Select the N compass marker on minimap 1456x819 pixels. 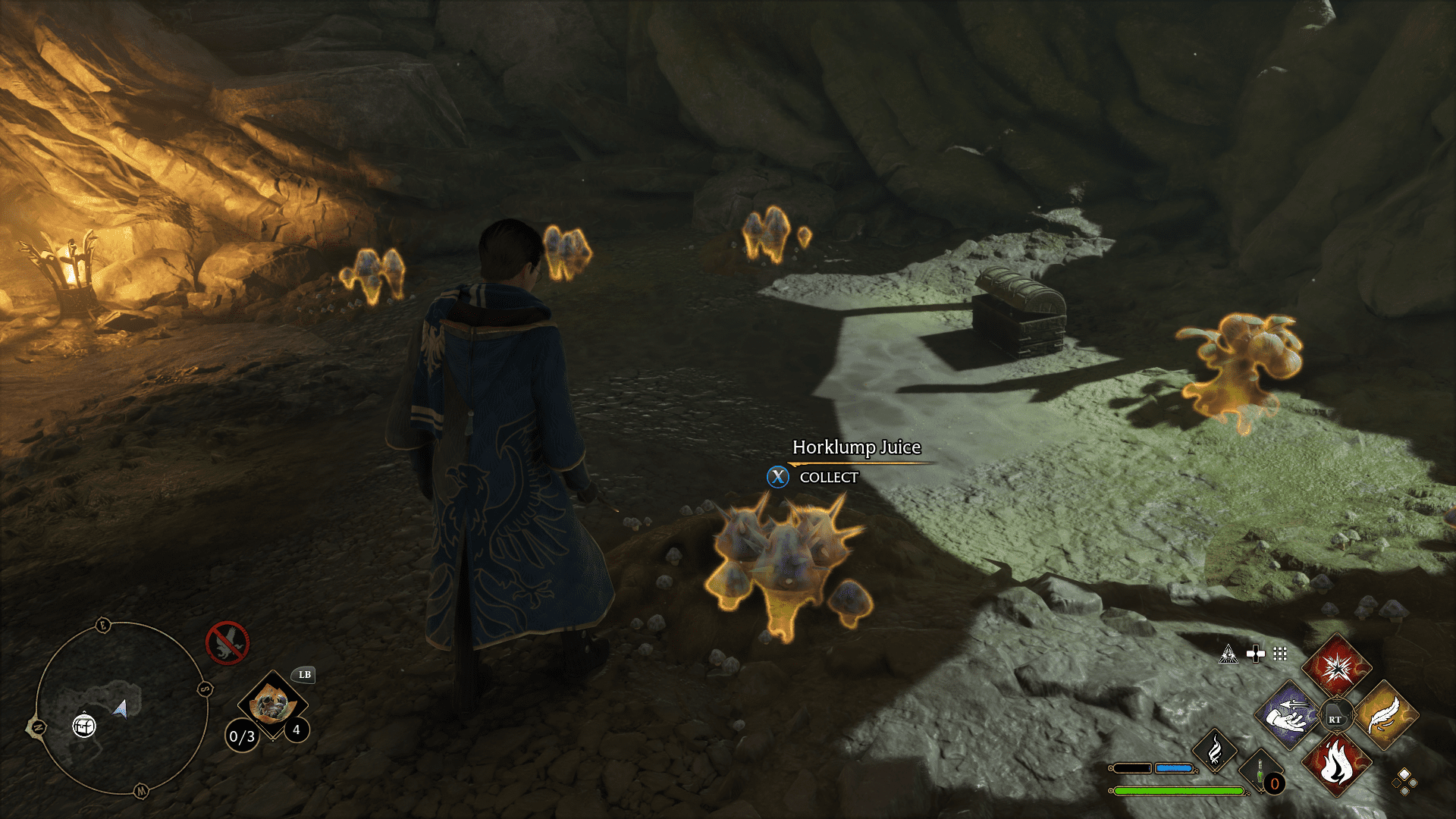[x=38, y=726]
